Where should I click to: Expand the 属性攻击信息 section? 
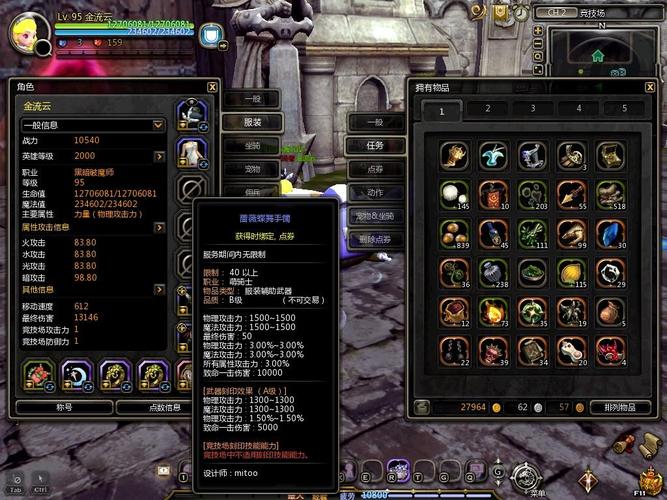[158, 227]
